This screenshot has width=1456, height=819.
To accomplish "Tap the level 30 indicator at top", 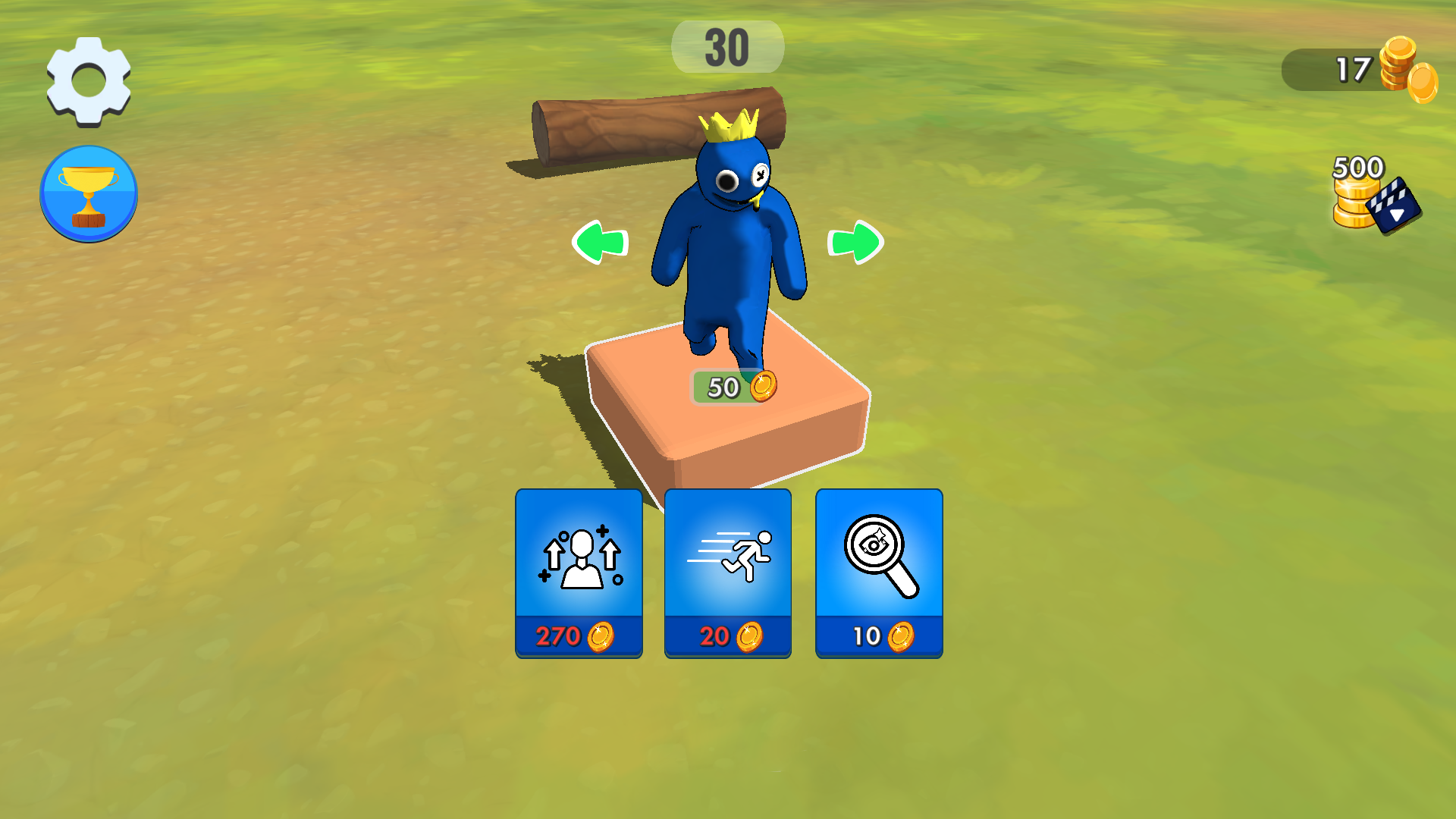I will pos(726,47).
